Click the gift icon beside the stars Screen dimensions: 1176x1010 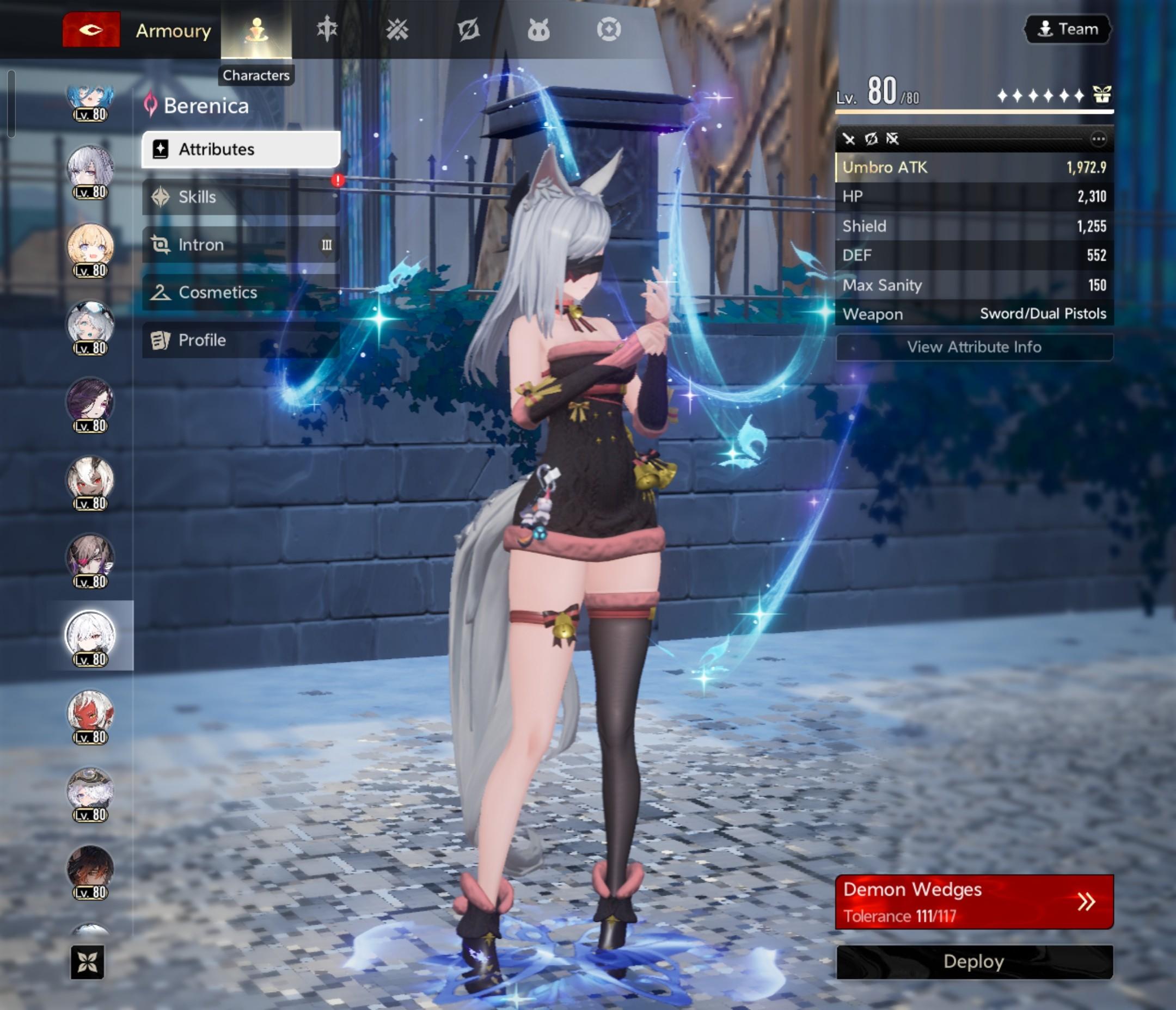[x=1102, y=95]
